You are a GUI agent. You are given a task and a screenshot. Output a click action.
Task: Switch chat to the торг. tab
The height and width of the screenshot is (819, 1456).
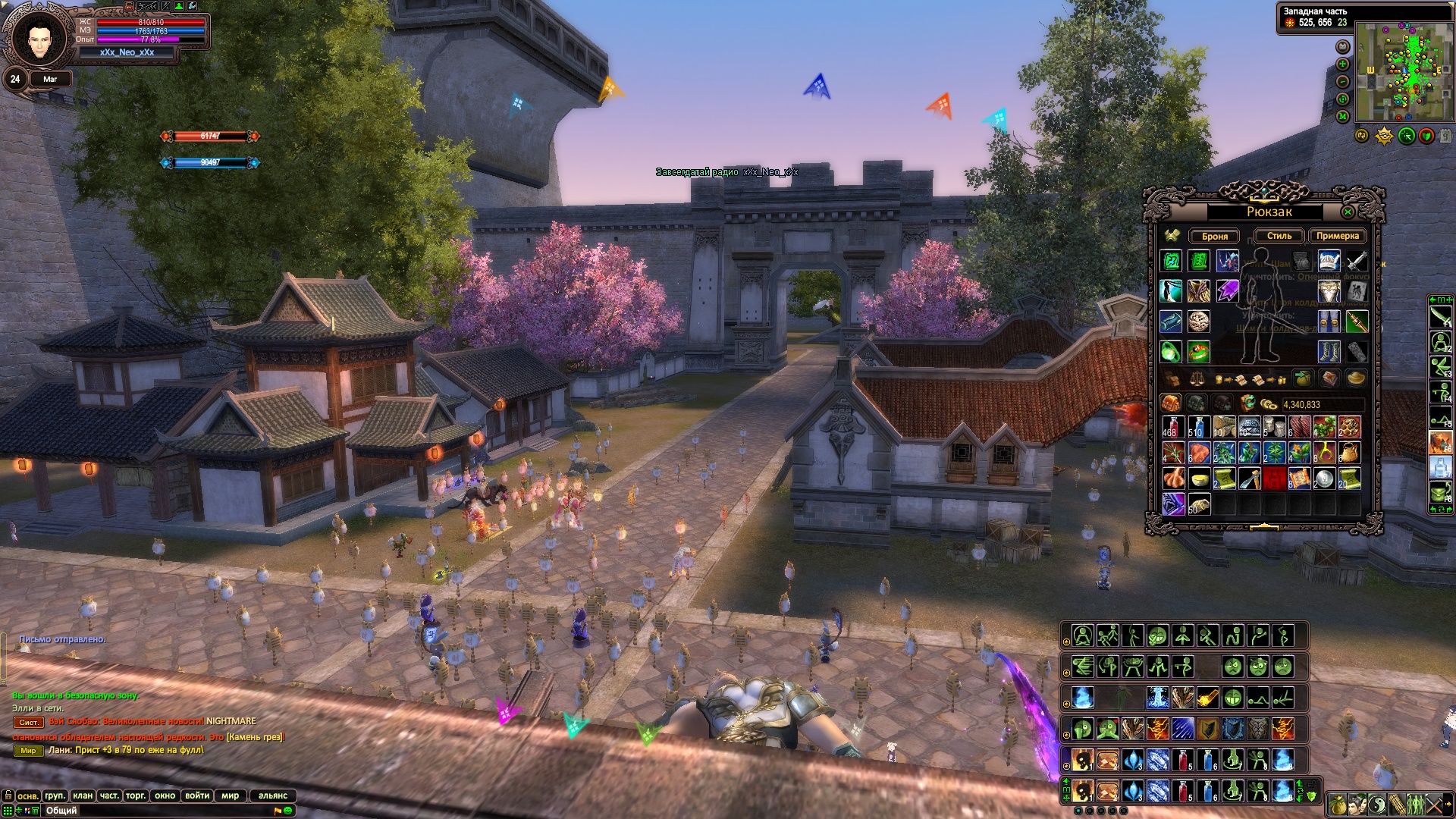point(136,795)
